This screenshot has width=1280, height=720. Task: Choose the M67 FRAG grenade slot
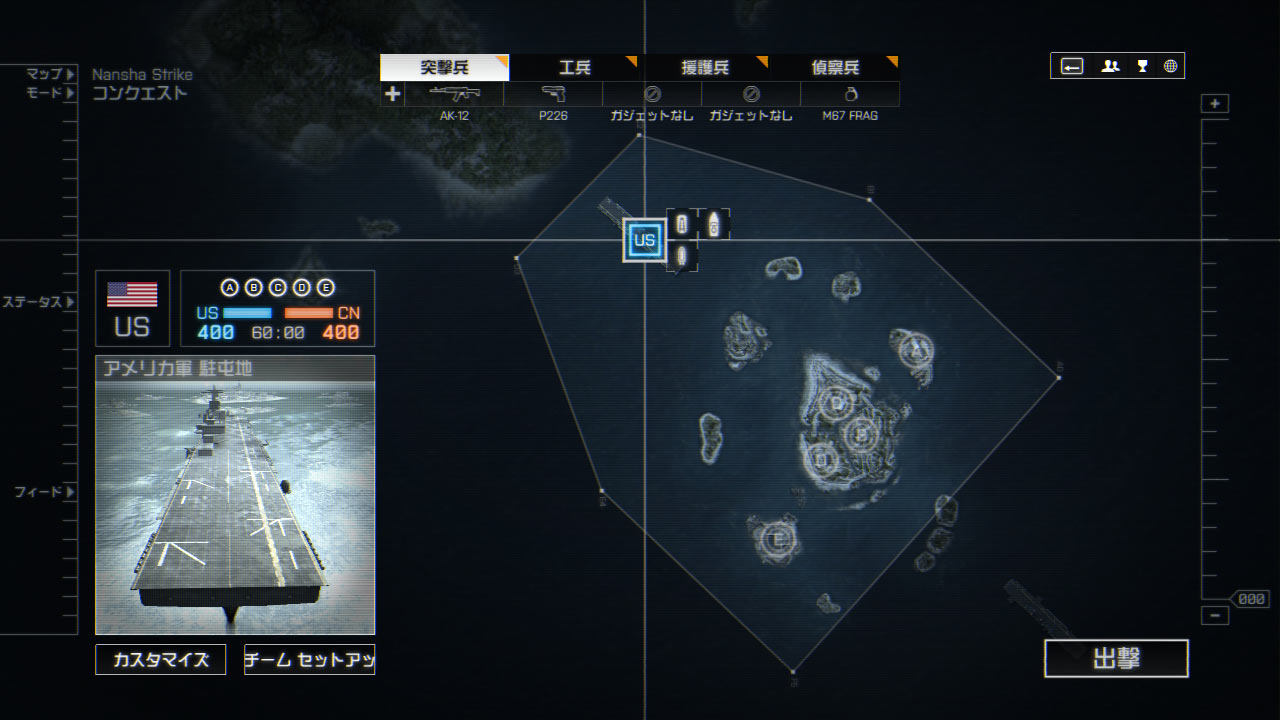tap(850, 95)
